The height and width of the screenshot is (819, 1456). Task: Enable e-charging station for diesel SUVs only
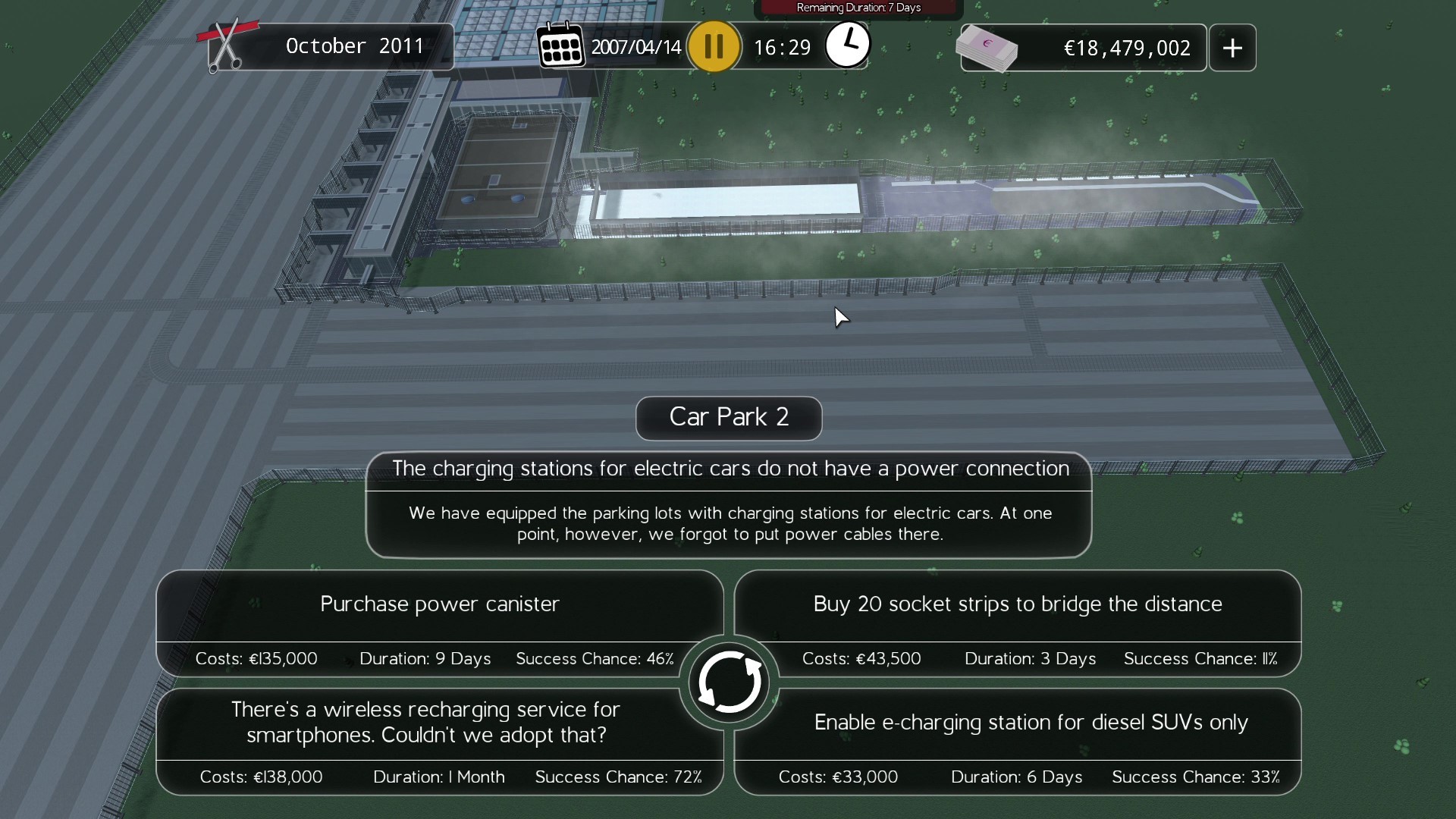click(1030, 722)
